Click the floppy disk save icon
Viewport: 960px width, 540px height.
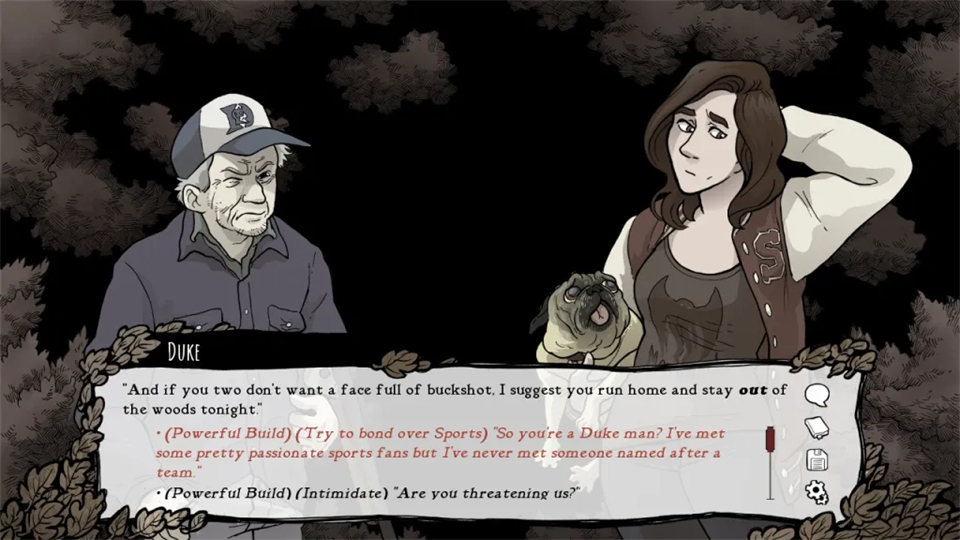tap(817, 460)
